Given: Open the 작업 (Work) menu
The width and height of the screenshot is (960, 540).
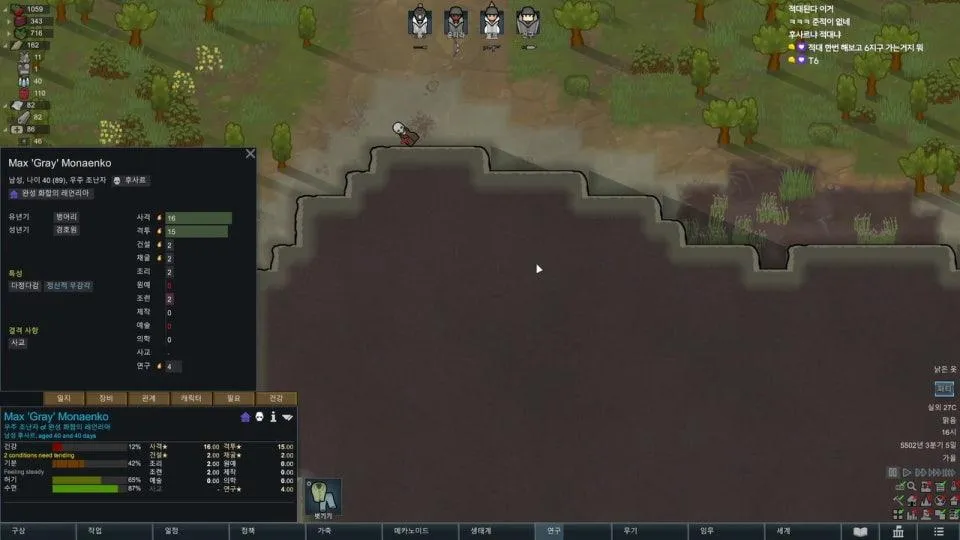Looking at the screenshot, I should click(95, 531).
